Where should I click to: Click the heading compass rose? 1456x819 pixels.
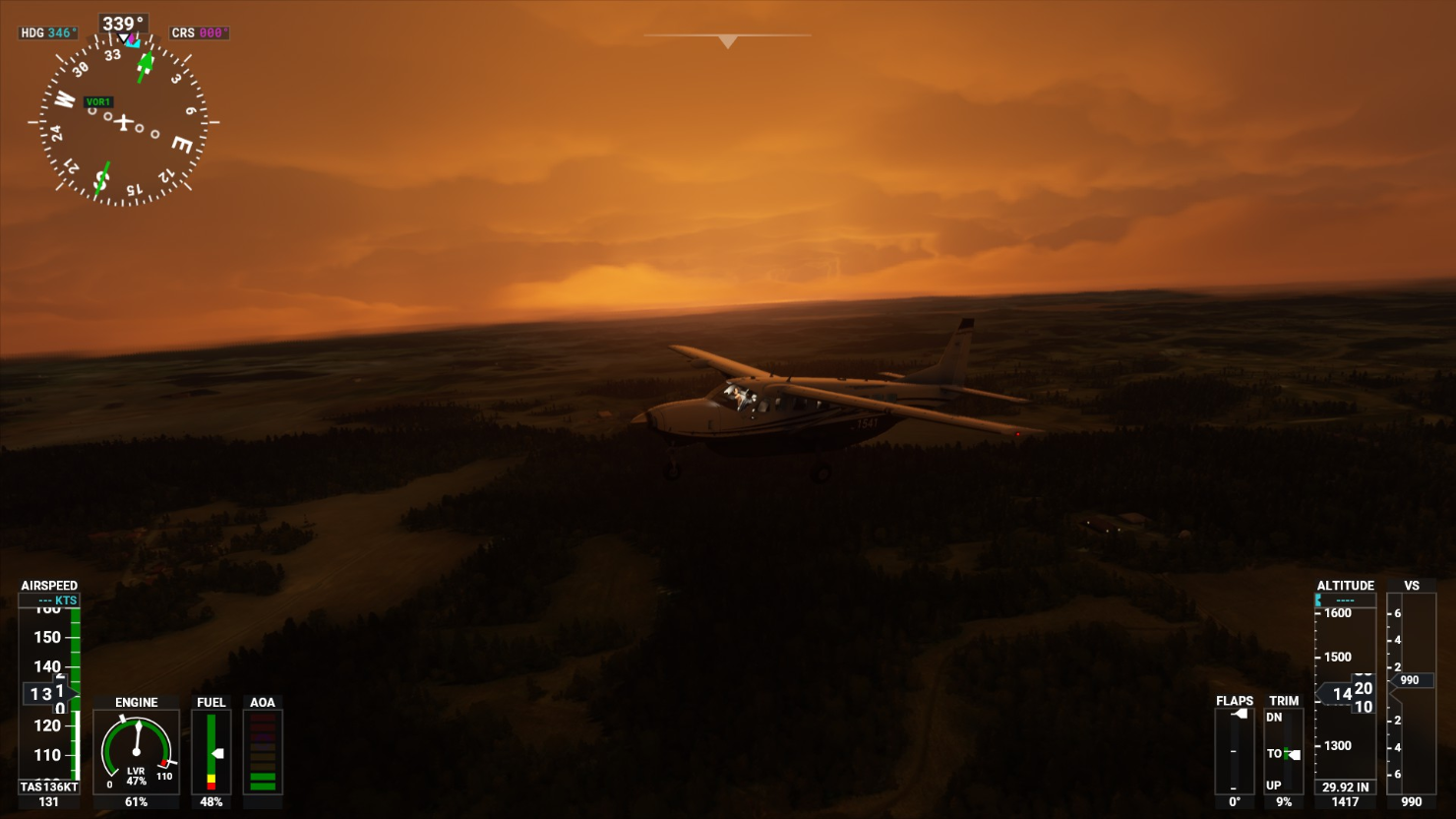pos(123,122)
